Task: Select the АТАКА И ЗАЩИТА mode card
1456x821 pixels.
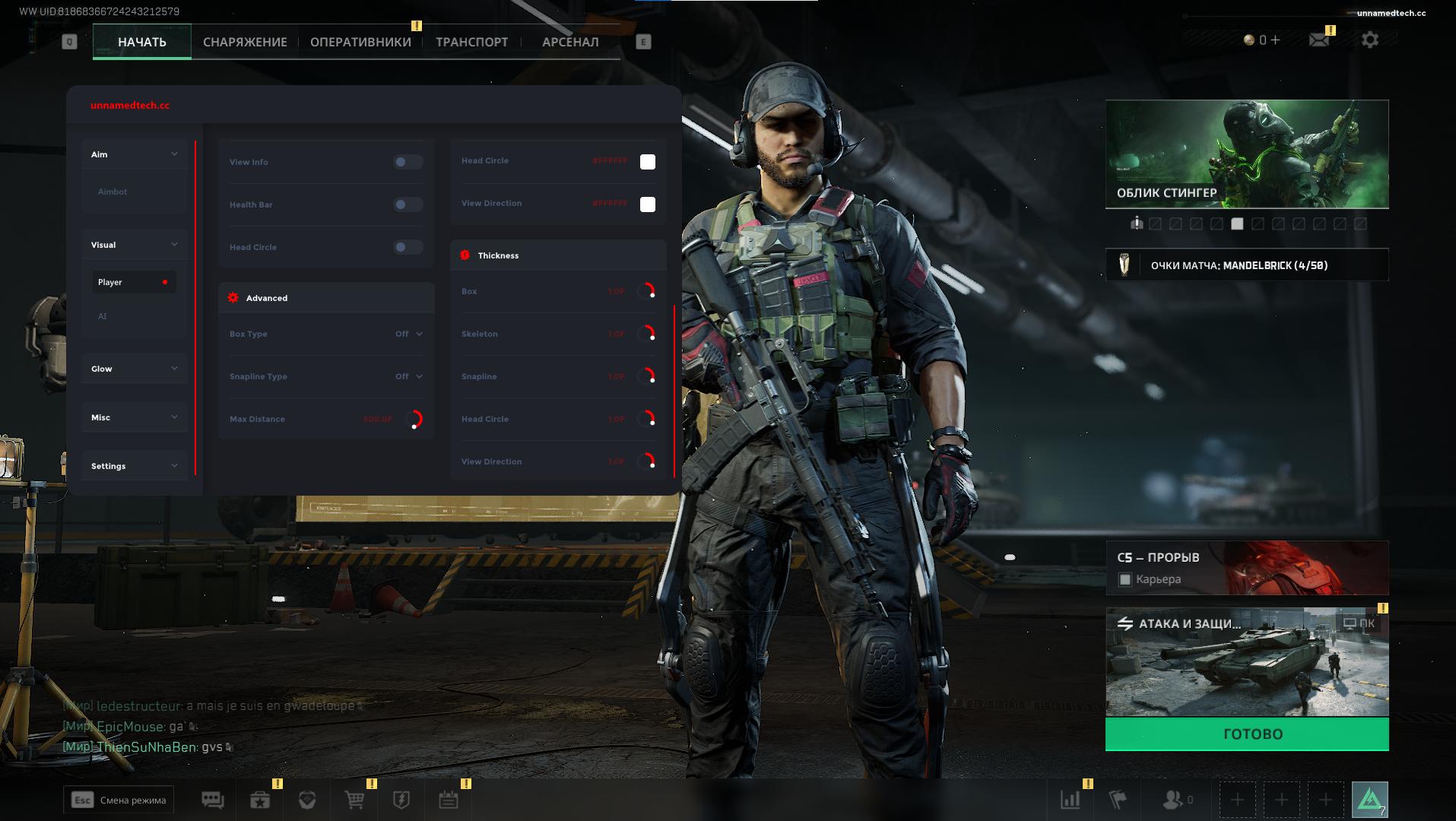Action: pos(1247,661)
